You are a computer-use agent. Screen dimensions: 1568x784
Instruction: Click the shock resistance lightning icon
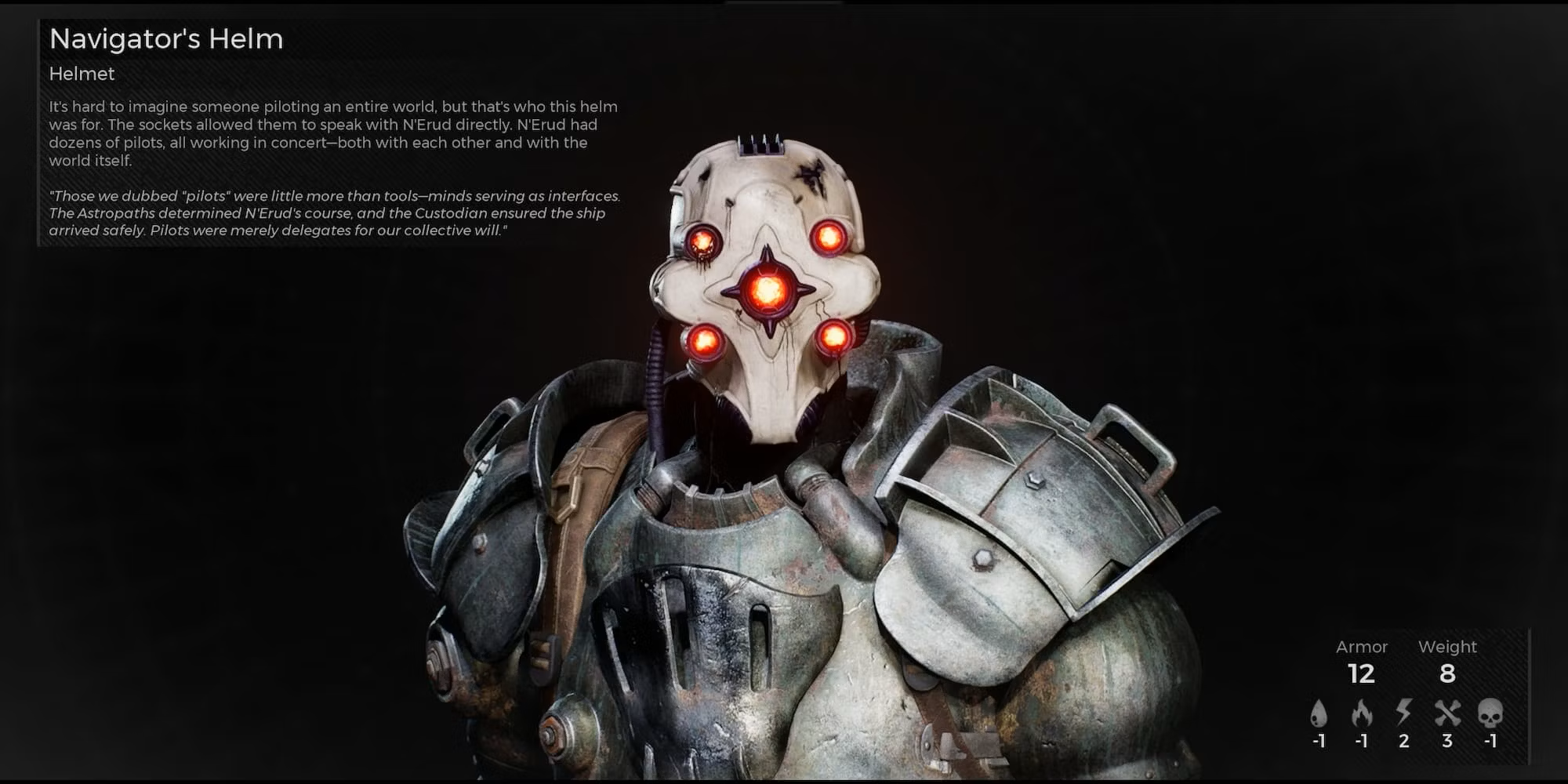click(1403, 712)
